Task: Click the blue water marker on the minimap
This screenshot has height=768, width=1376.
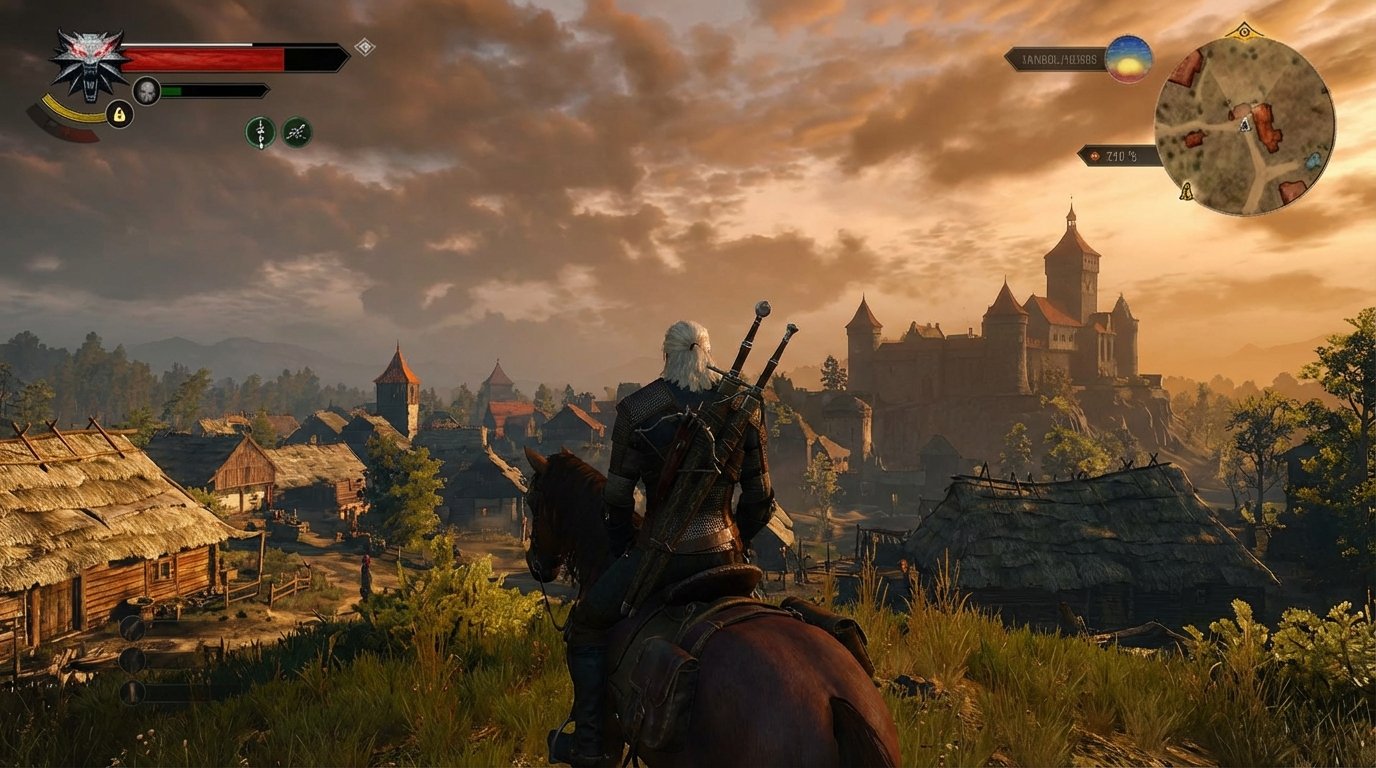Action: pos(1313,162)
